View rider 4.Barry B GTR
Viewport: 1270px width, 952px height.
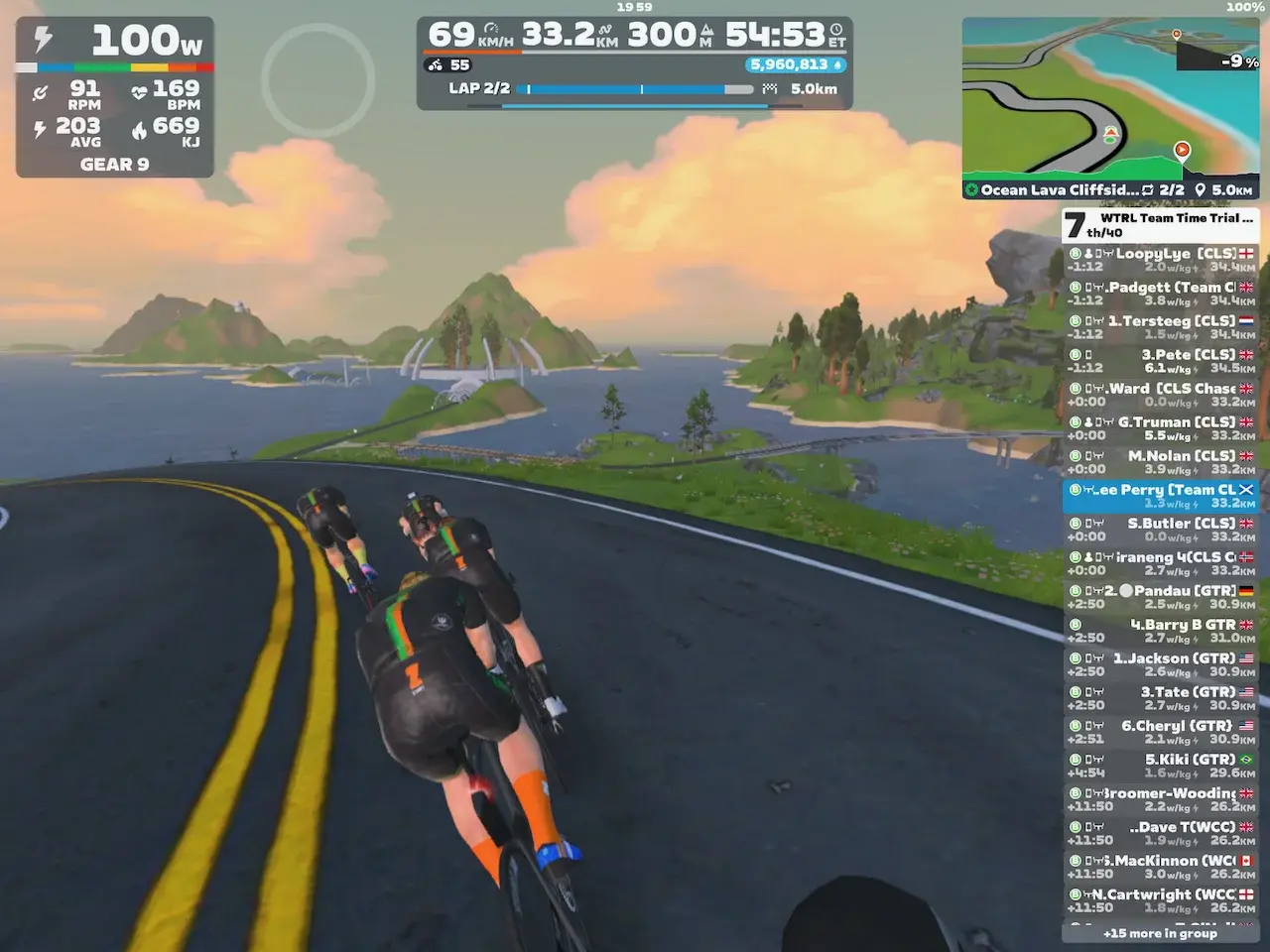click(x=1161, y=631)
